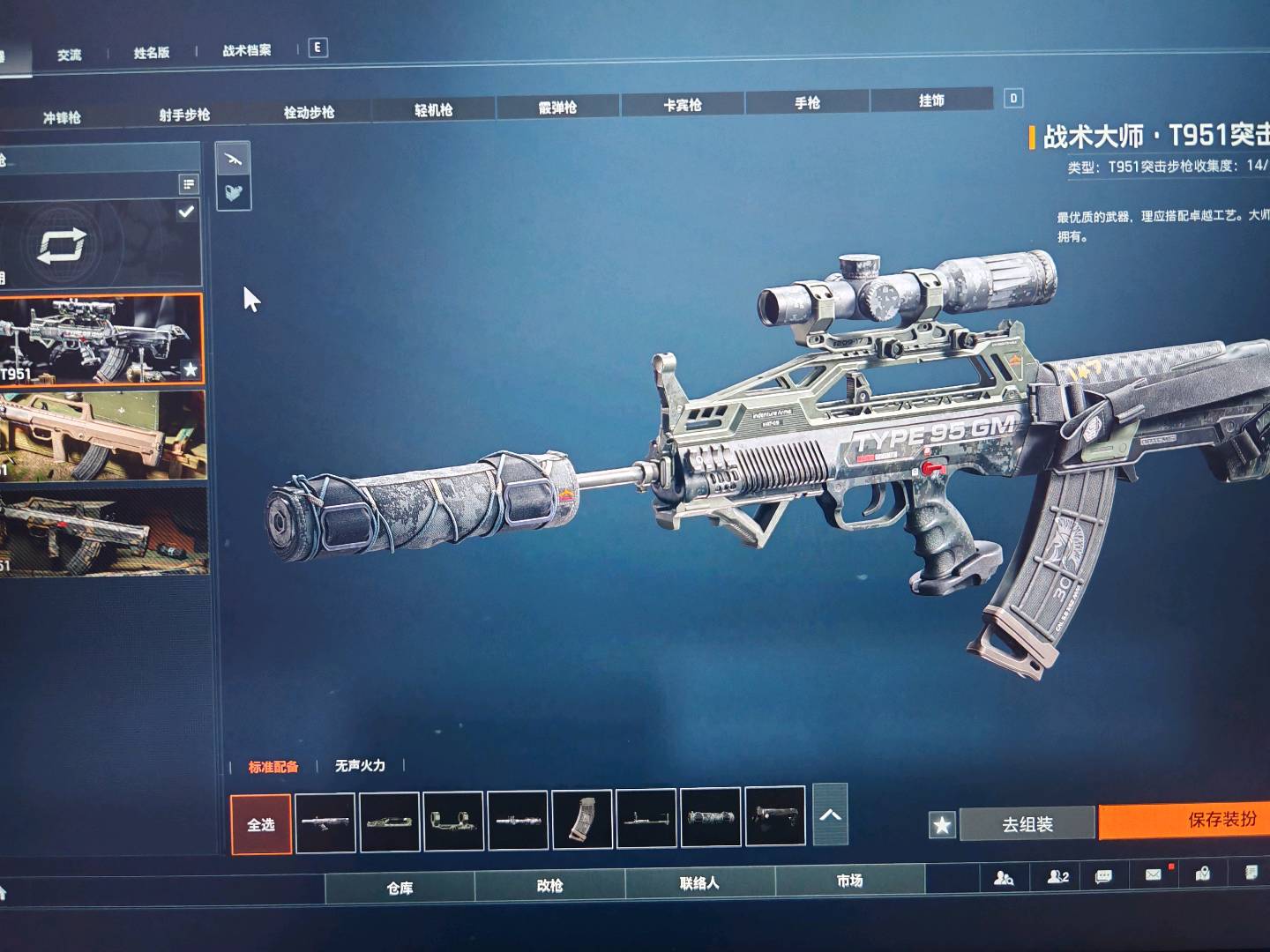Select the 手枪 category
Image resolution: width=1270 pixels, height=952 pixels.
tap(807, 102)
